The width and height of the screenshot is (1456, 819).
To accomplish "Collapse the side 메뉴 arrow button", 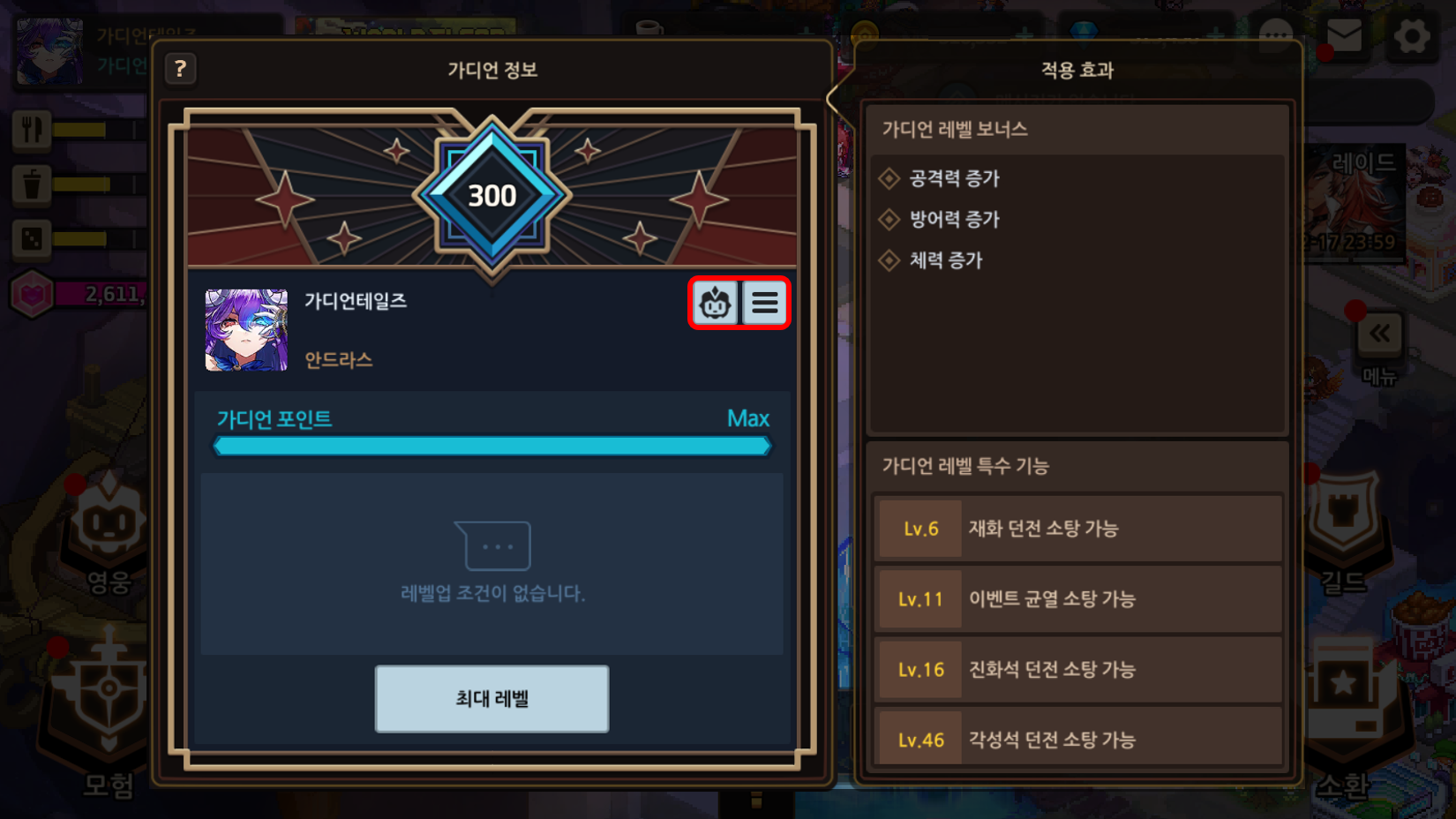I will pyautogui.click(x=1379, y=335).
